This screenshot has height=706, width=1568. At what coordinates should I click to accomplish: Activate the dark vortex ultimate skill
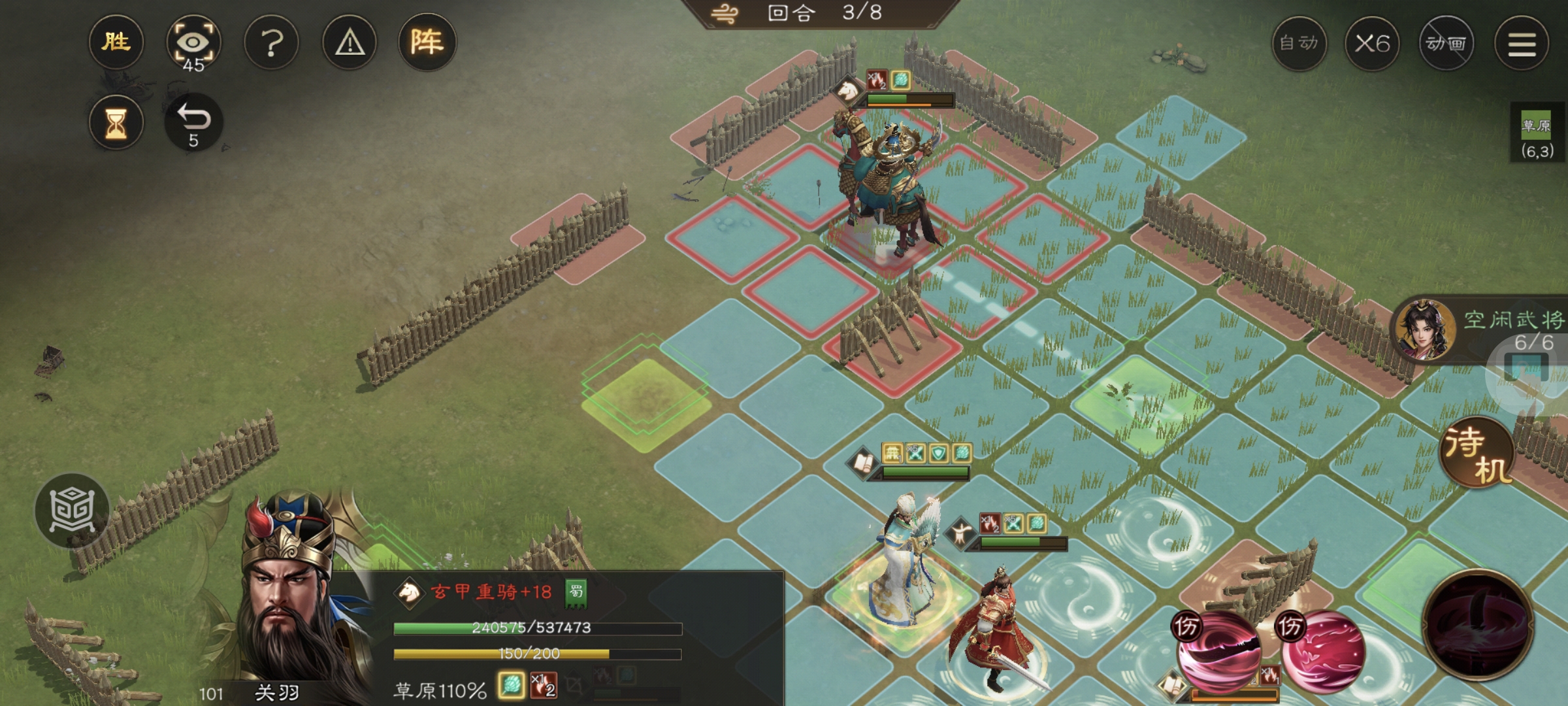click(1478, 624)
